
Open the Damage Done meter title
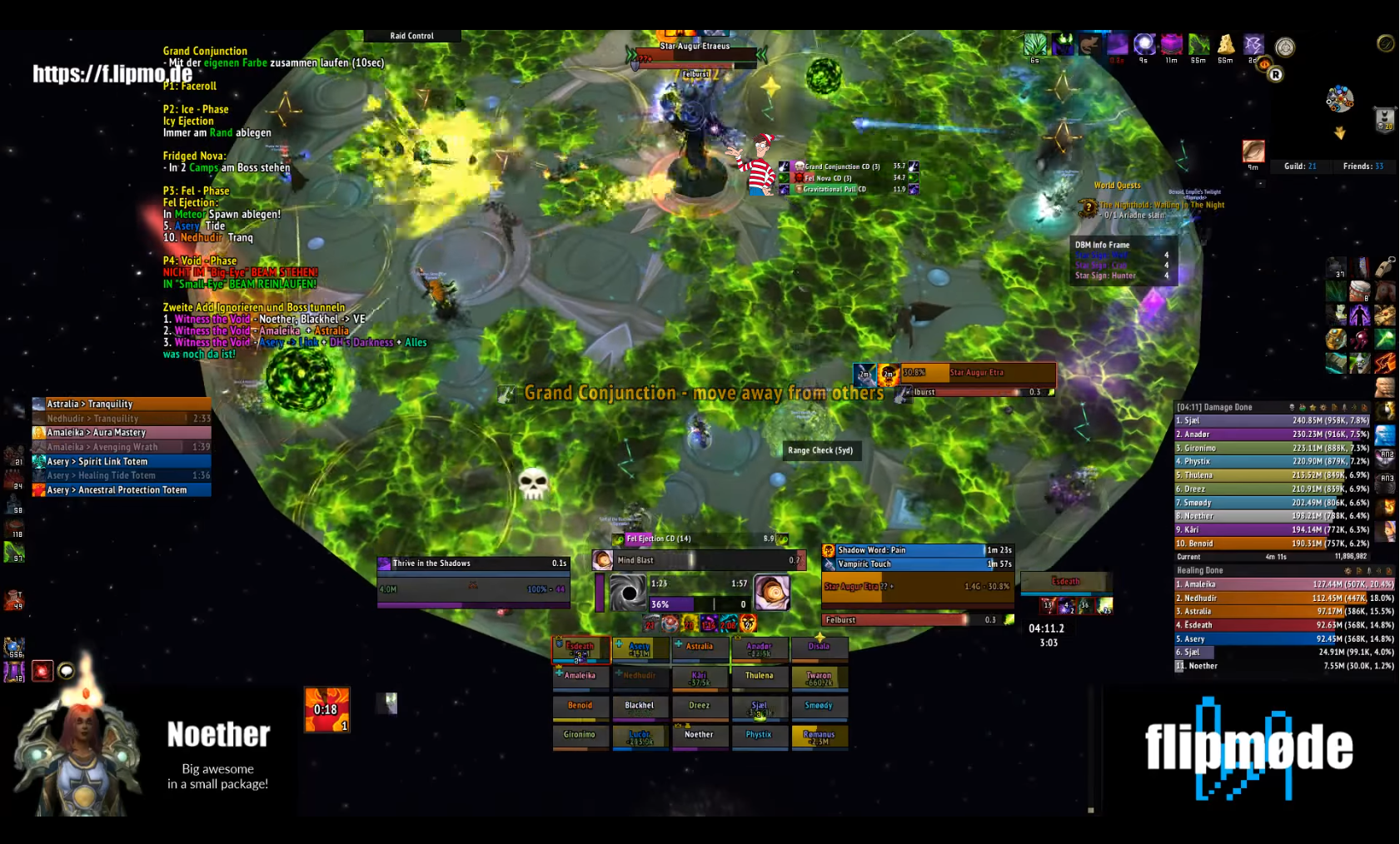click(x=1214, y=407)
